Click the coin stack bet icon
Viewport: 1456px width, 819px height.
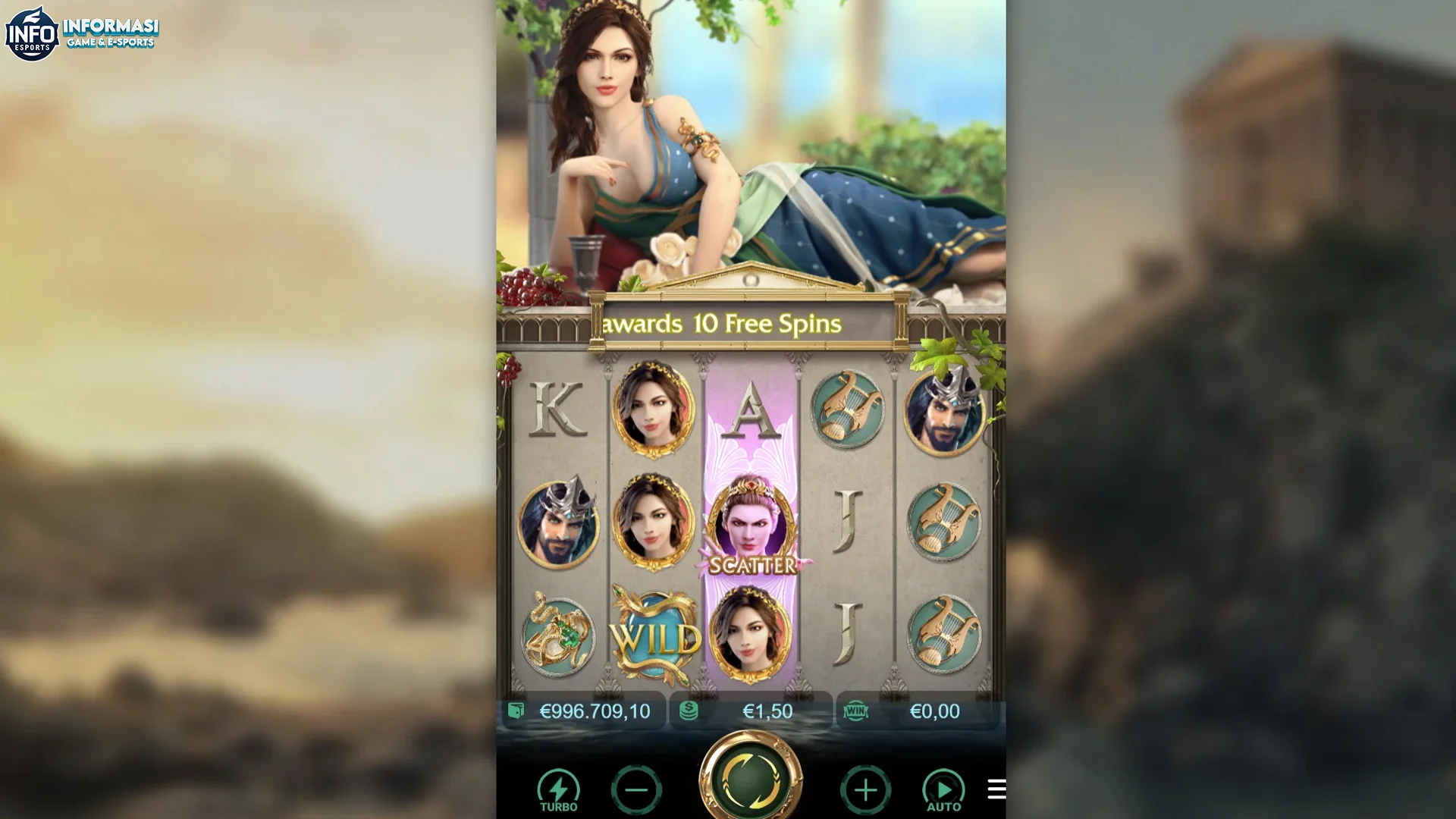(689, 711)
